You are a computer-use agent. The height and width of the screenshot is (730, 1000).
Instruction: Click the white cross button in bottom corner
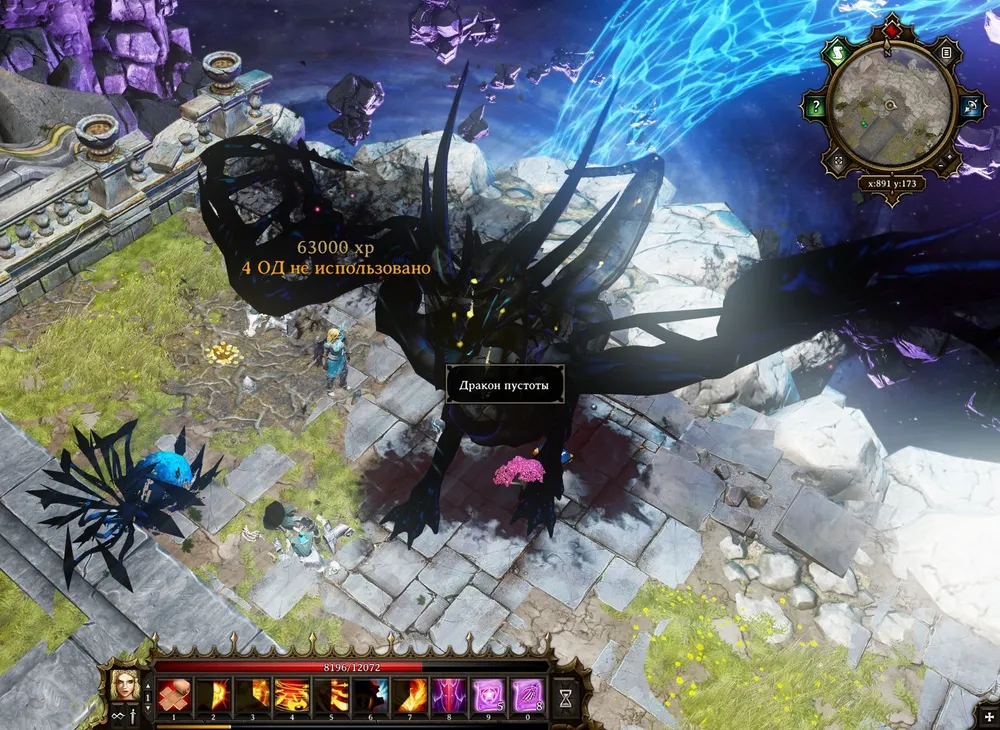click(989, 719)
